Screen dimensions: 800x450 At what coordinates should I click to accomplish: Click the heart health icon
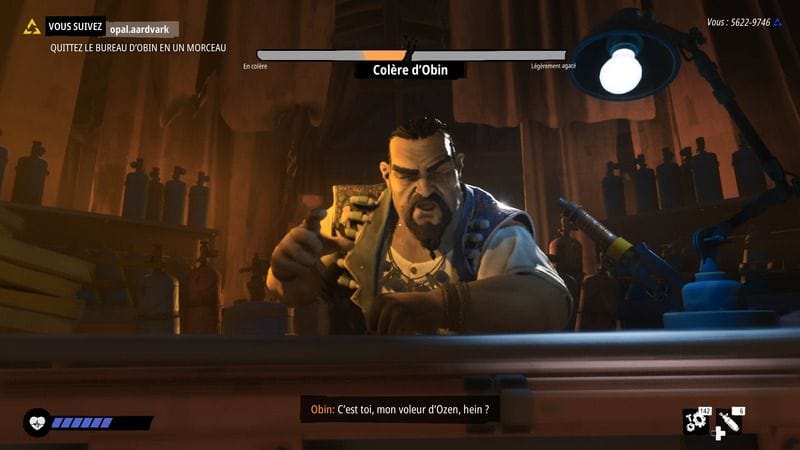(38, 422)
